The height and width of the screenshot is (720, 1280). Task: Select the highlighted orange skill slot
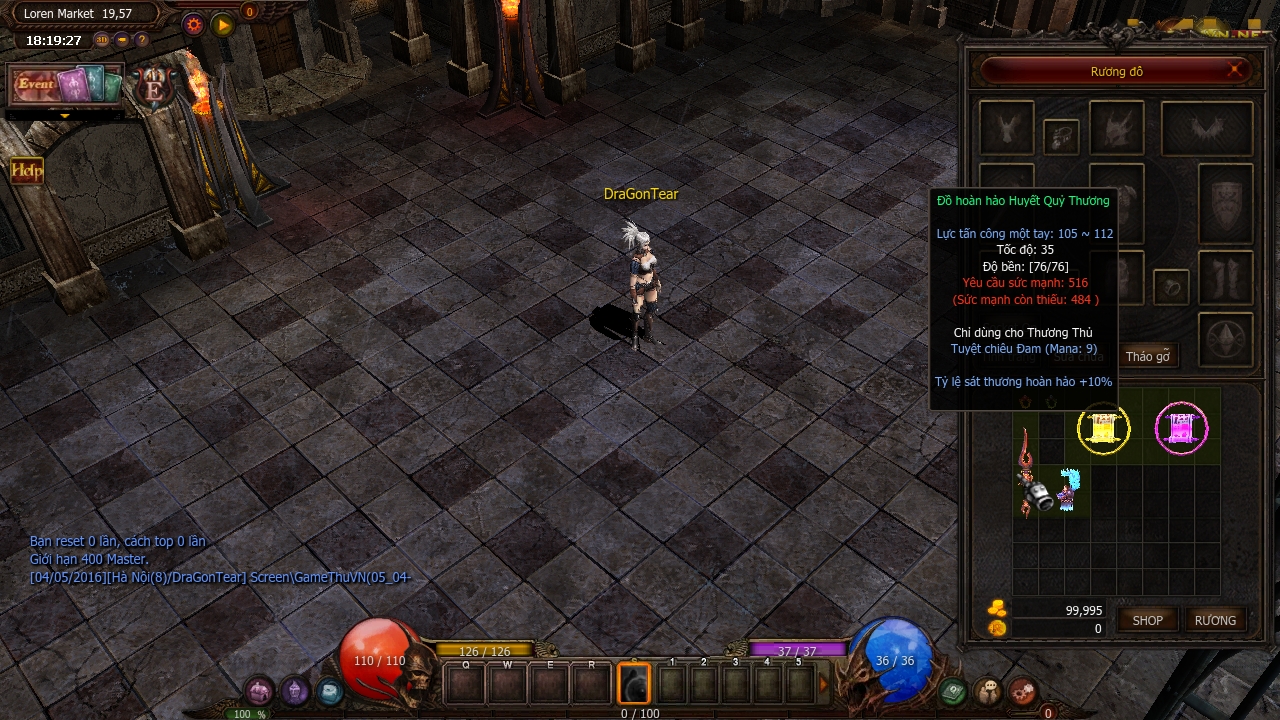click(634, 684)
